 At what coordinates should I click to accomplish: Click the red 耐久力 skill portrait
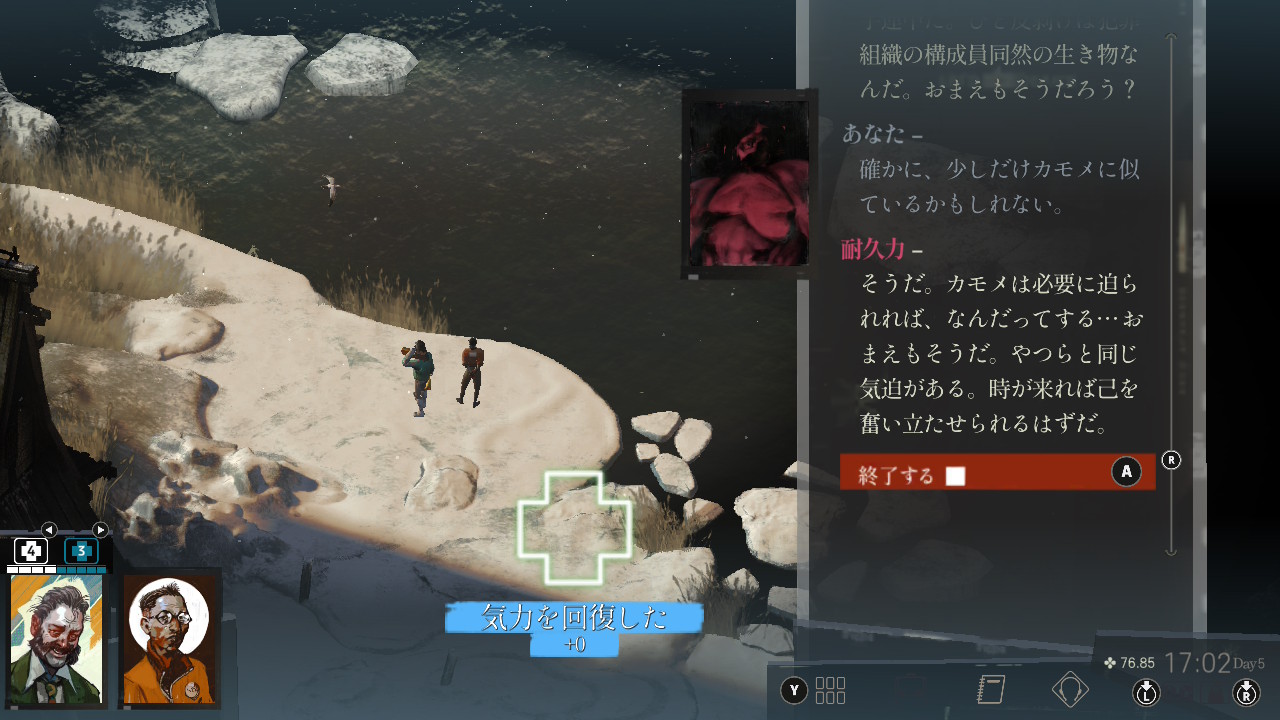coord(747,184)
